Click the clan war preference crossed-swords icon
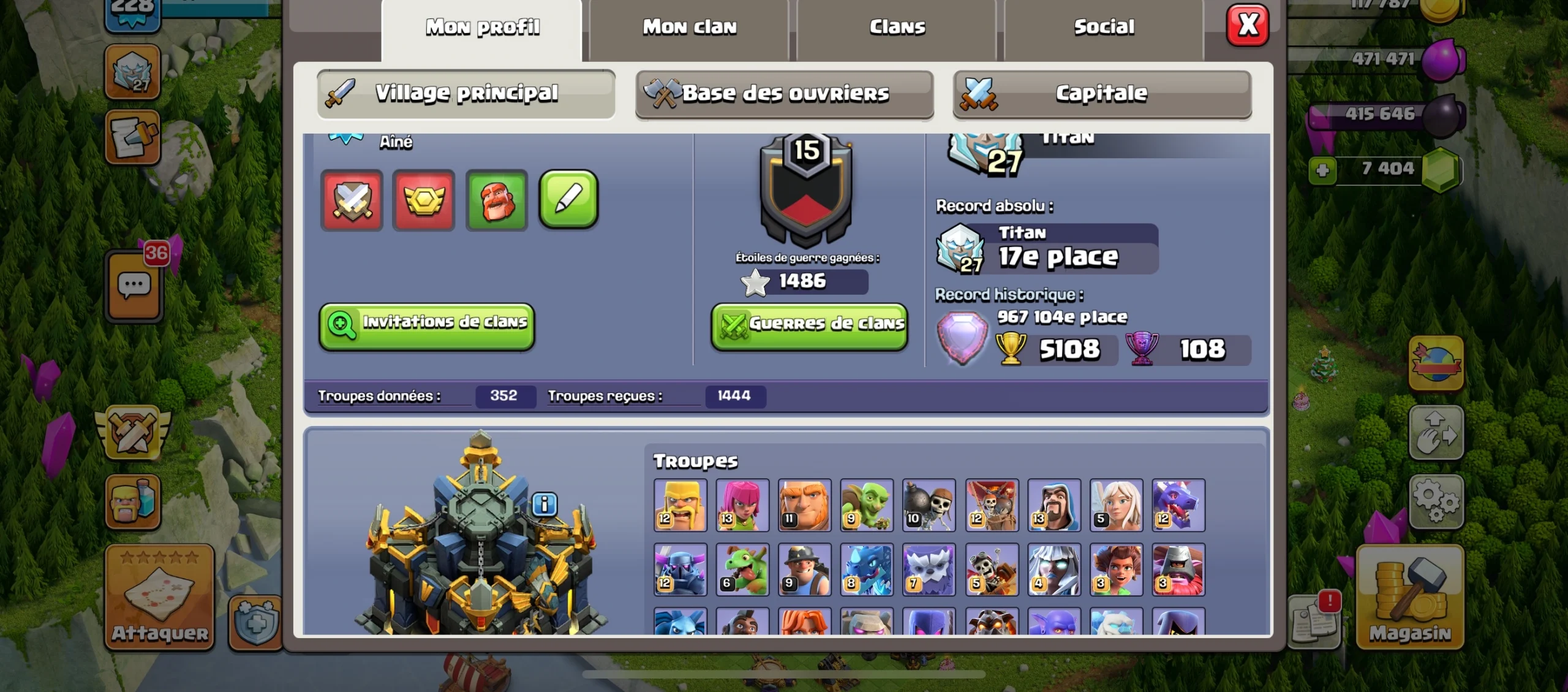Viewport: 1568px width, 692px height. click(x=351, y=200)
